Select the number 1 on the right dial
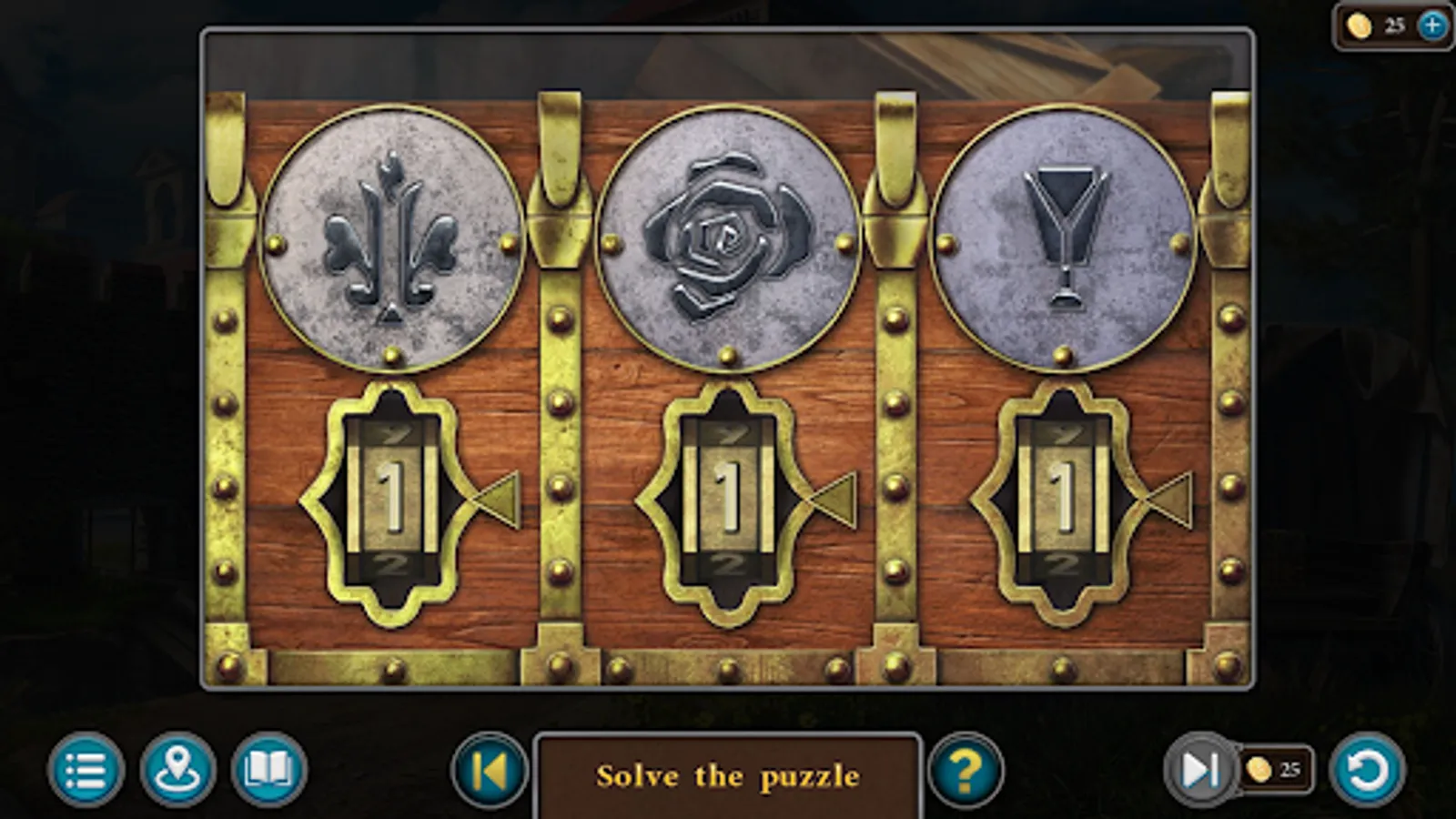1456x819 pixels. coord(1063,496)
